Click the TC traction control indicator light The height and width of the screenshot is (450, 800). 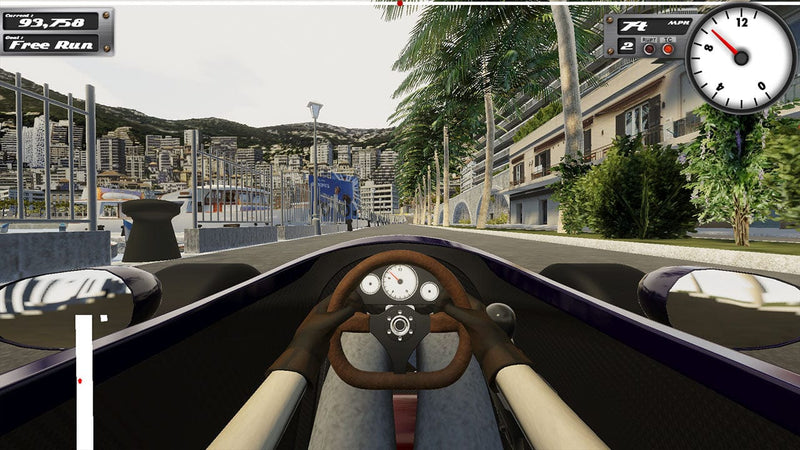pyautogui.click(x=667, y=48)
